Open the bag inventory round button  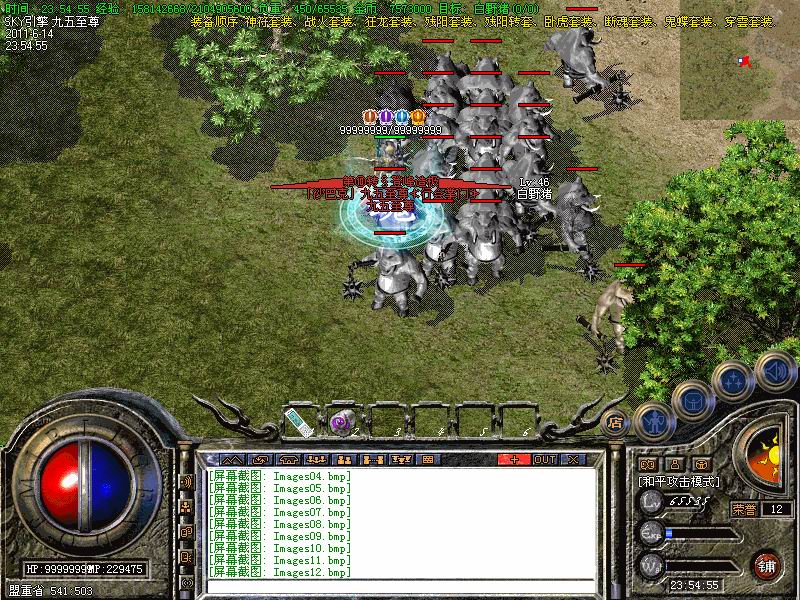tap(692, 400)
